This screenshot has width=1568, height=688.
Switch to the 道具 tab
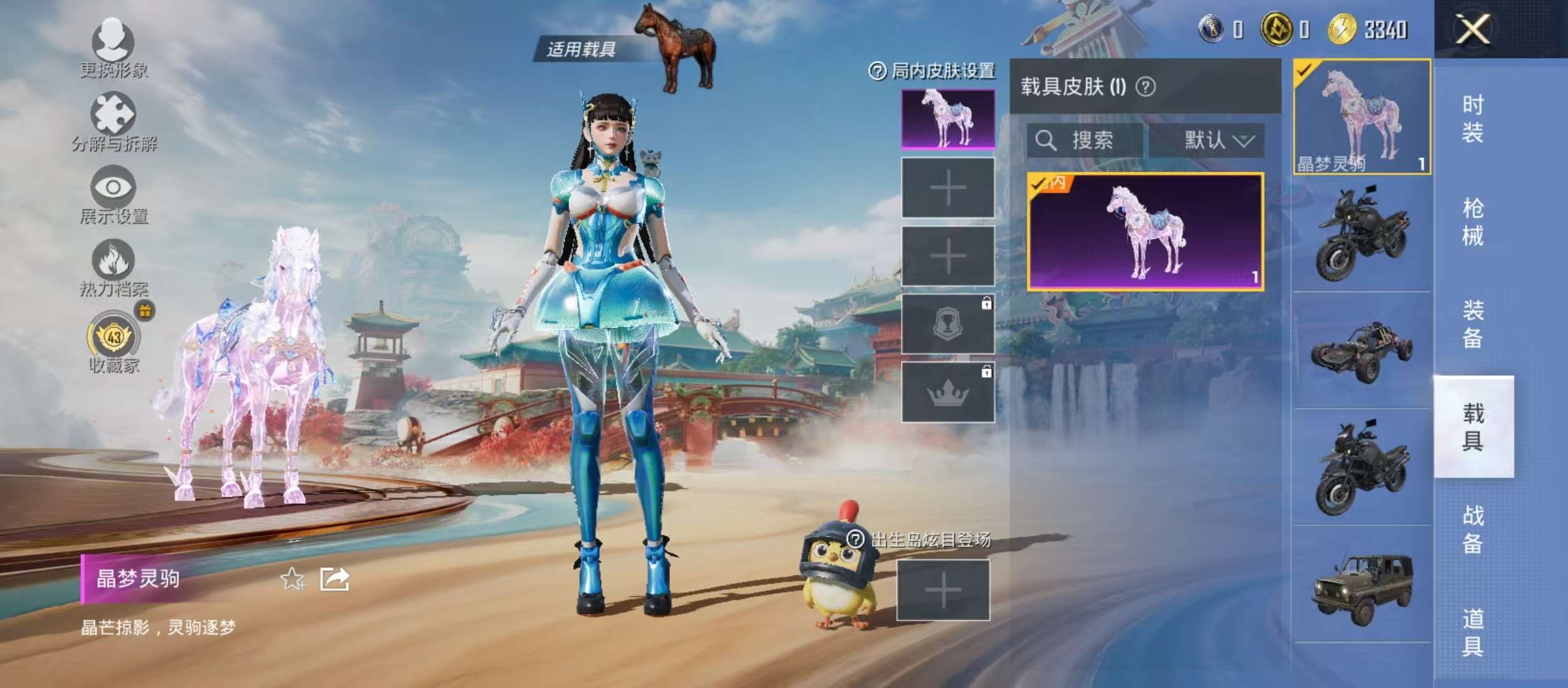(1472, 633)
